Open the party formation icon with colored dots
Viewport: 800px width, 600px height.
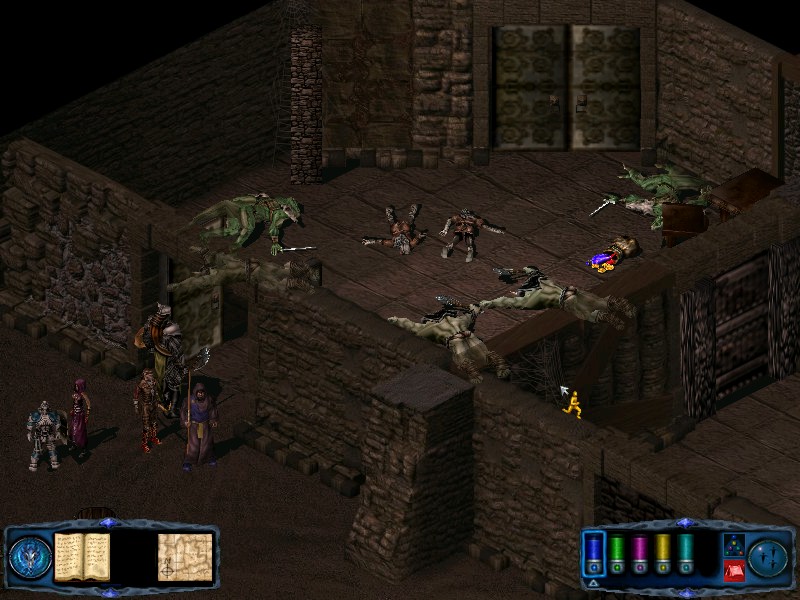tap(733, 545)
